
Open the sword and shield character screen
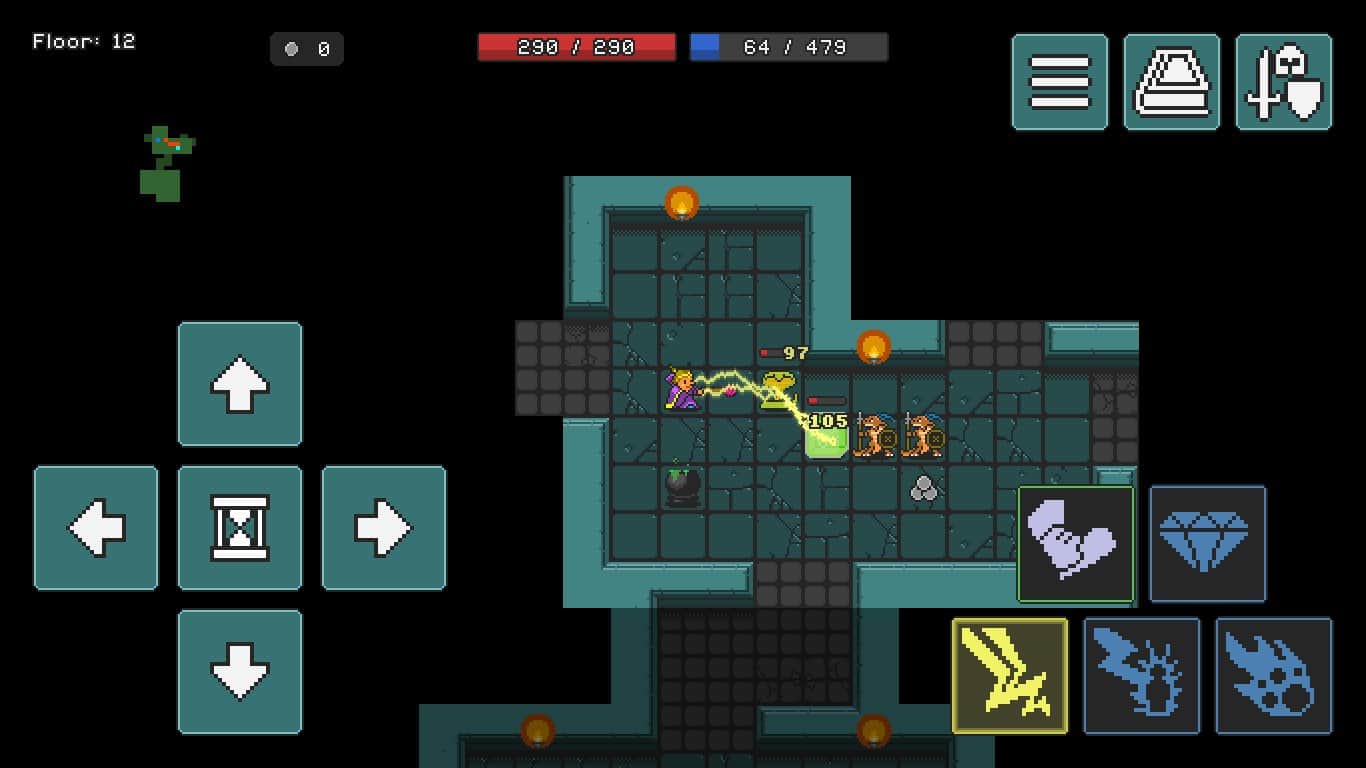click(1284, 82)
